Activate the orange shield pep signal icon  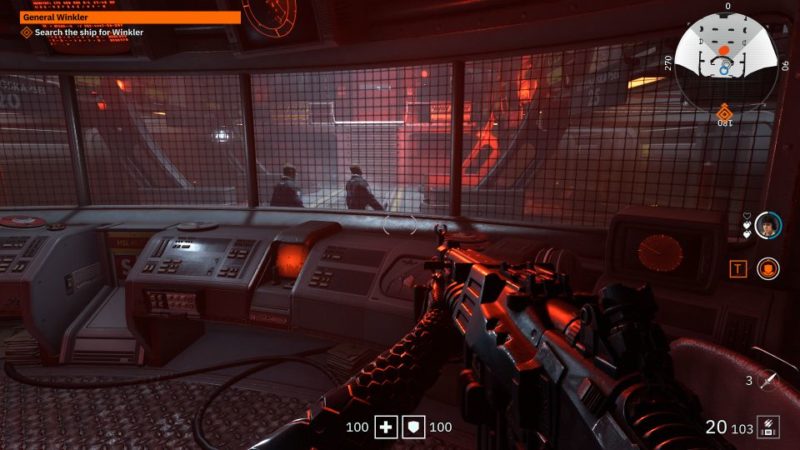(x=767, y=268)
